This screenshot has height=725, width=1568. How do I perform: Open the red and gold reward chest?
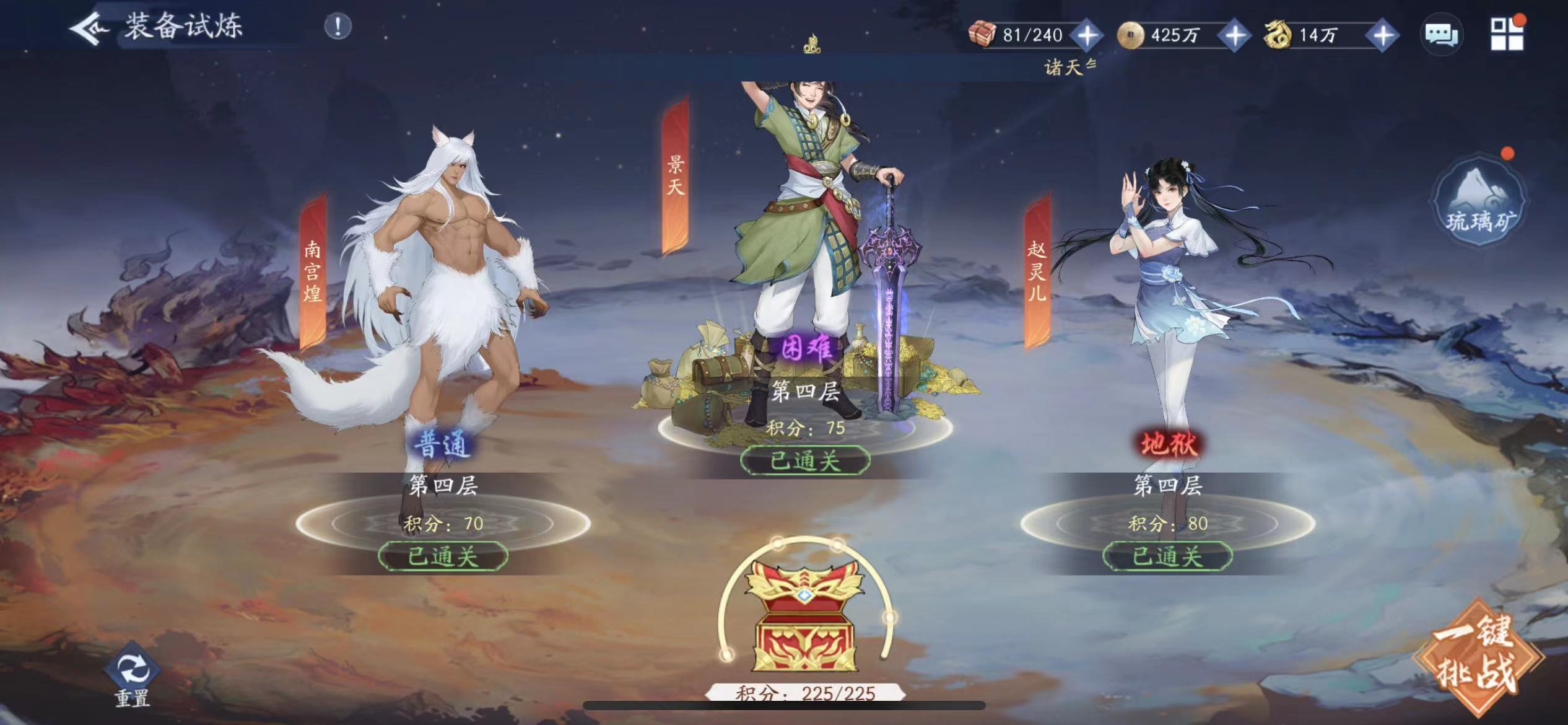805,620
